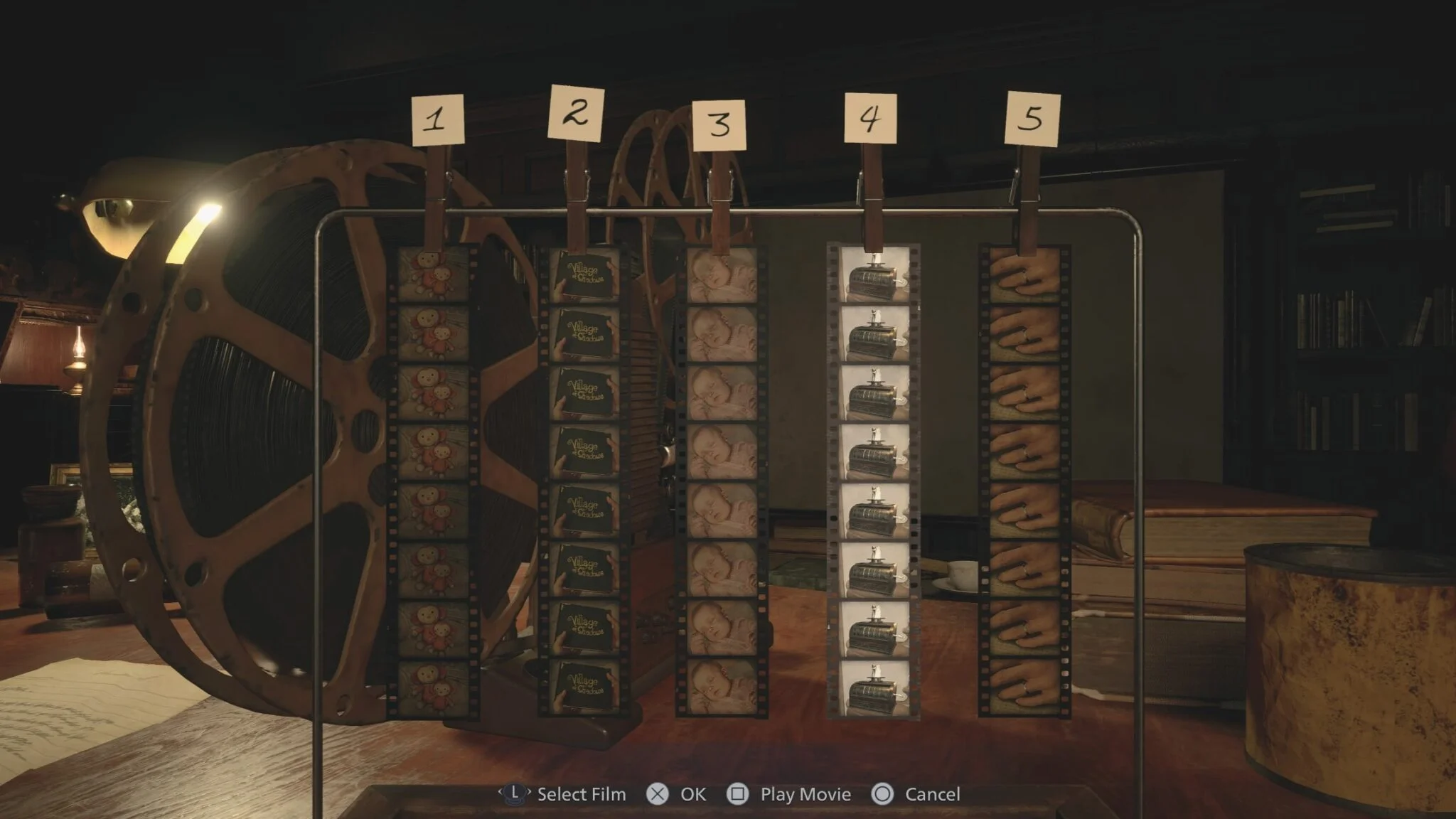Screen dimensions: 1456x819
Task: Click the number 3 paper label
Action: 719,124
